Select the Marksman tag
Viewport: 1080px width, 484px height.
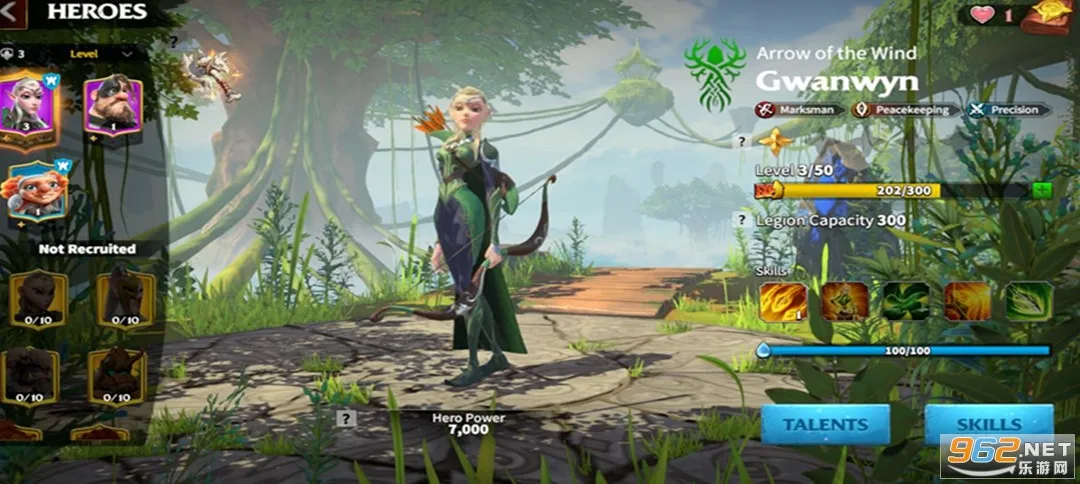point(797,110)
